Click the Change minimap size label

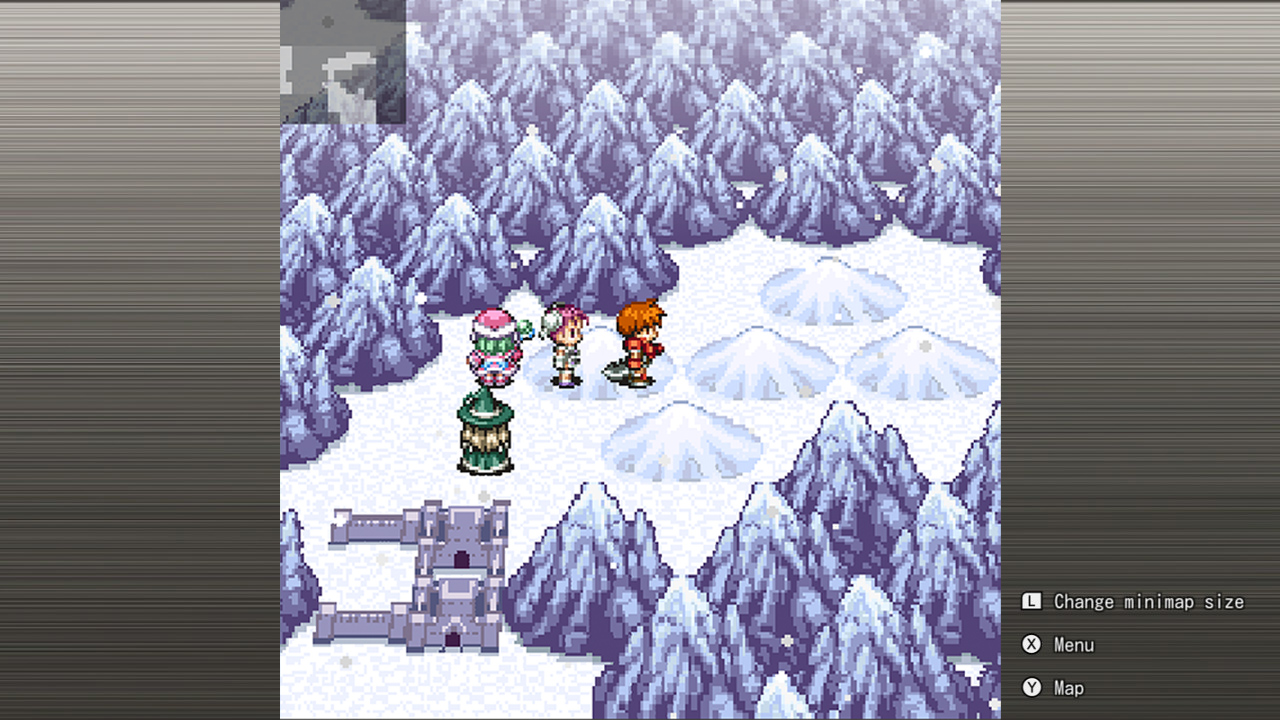1148,601
